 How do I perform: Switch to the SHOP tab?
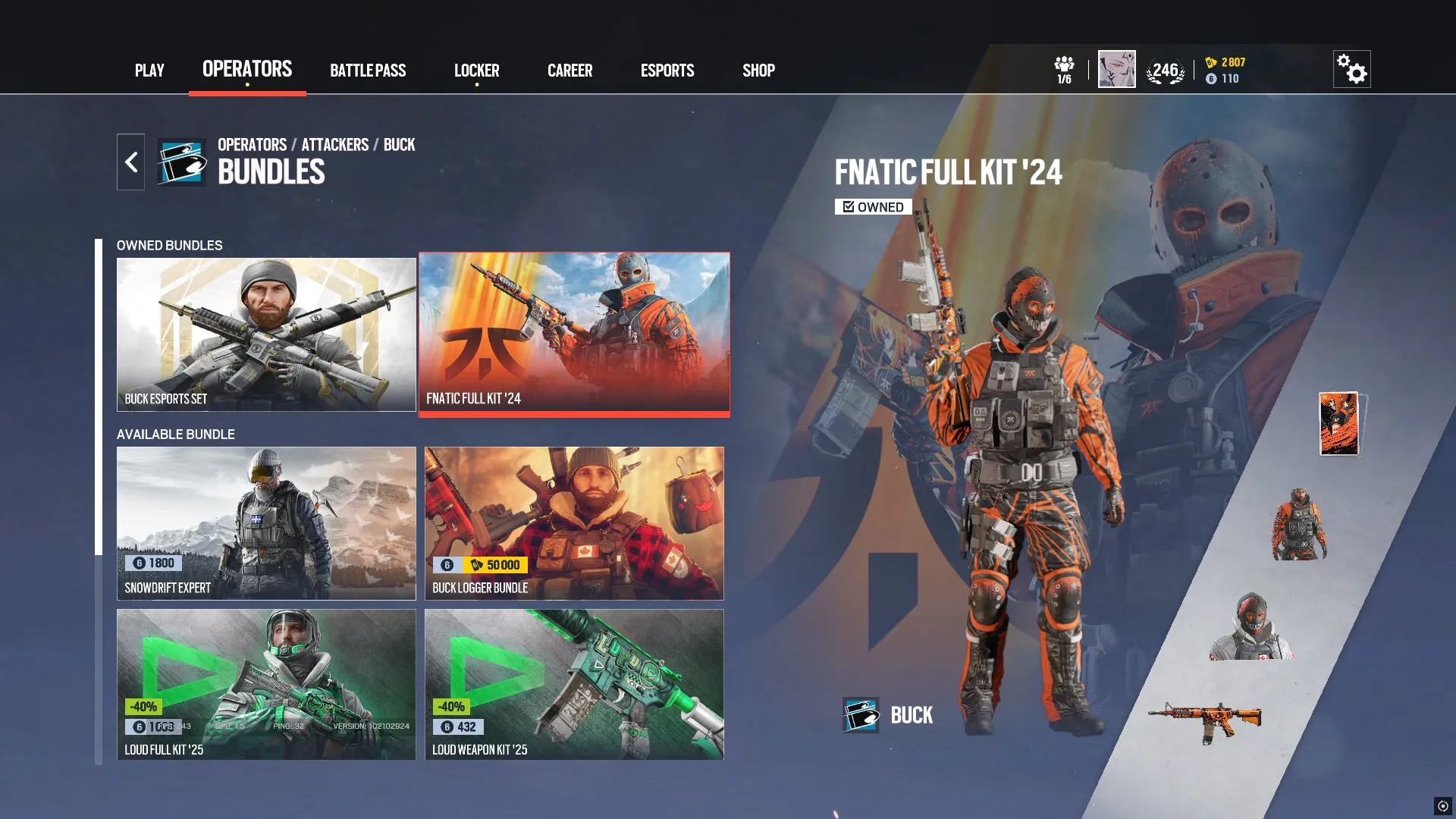[x=758, y=71]
